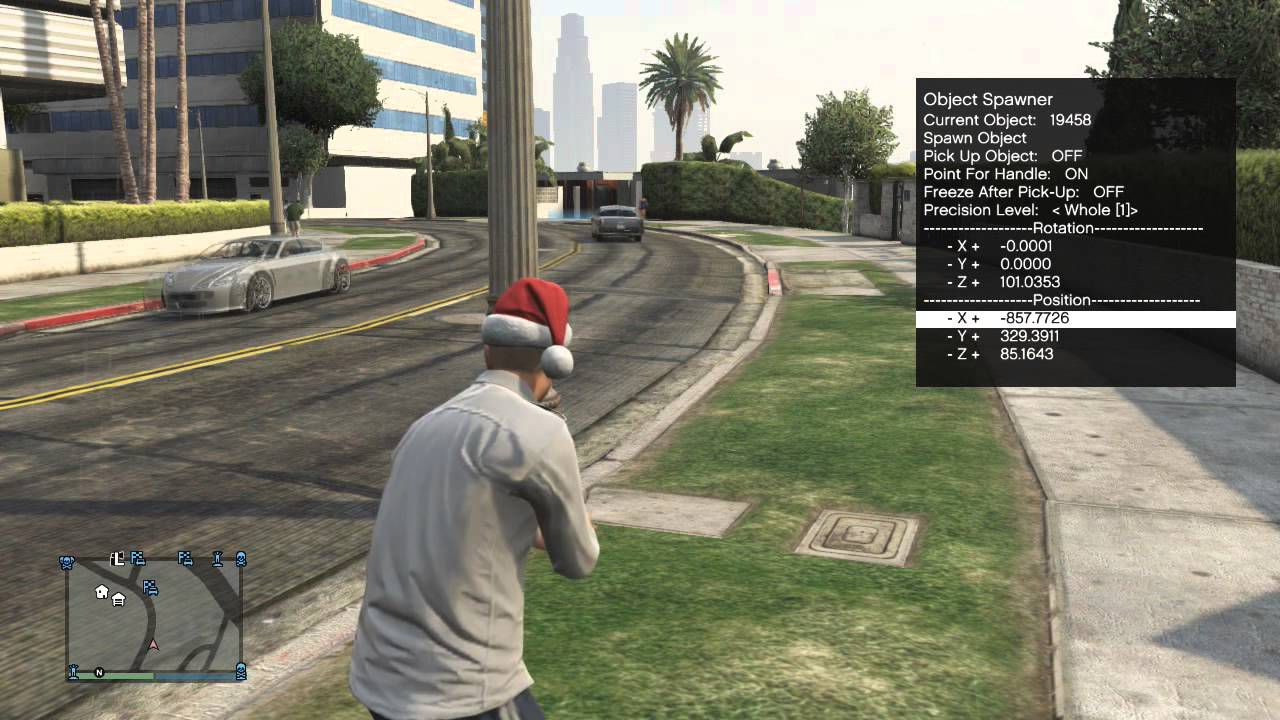This screenshot has width=1280, height=720.
Task: Enable Freeze After Pick-Up
Action: tap(1050, 191)
